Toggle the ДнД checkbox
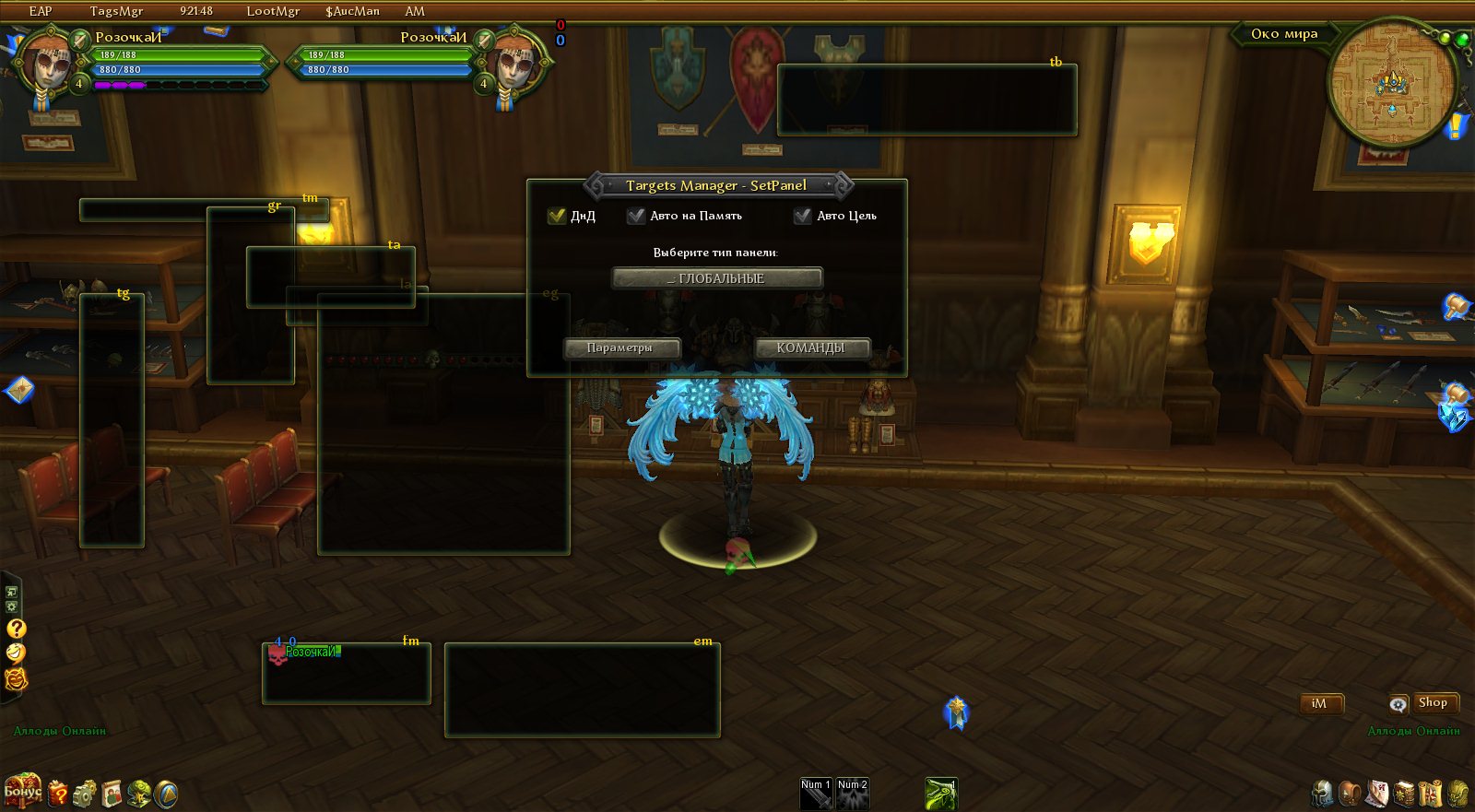The width and height of the screenshot is (1475, 812). point(557,216)
